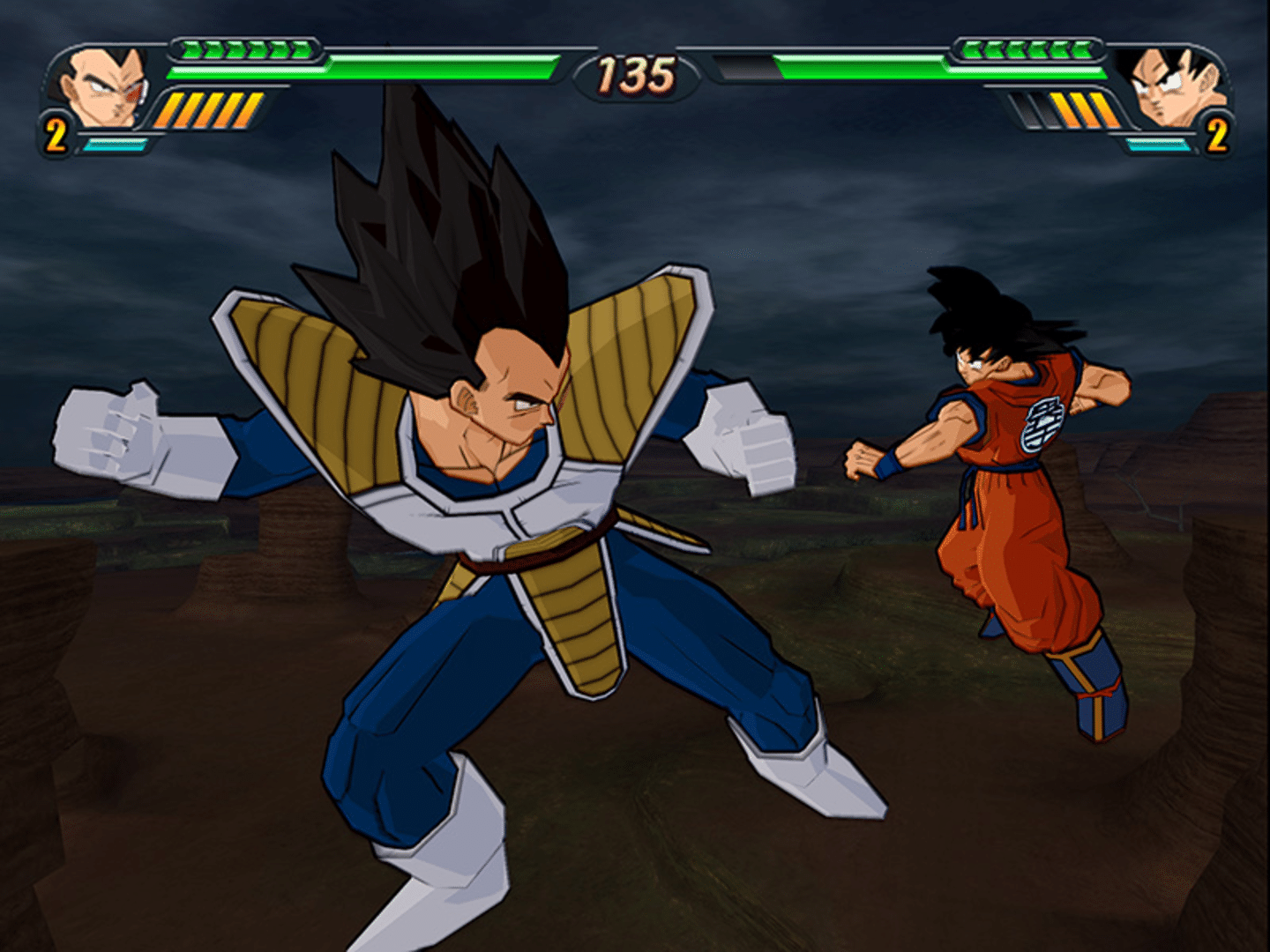
Task: Click the green ki segment bar above Vegeta's health
Action: [x=247, y=51]
